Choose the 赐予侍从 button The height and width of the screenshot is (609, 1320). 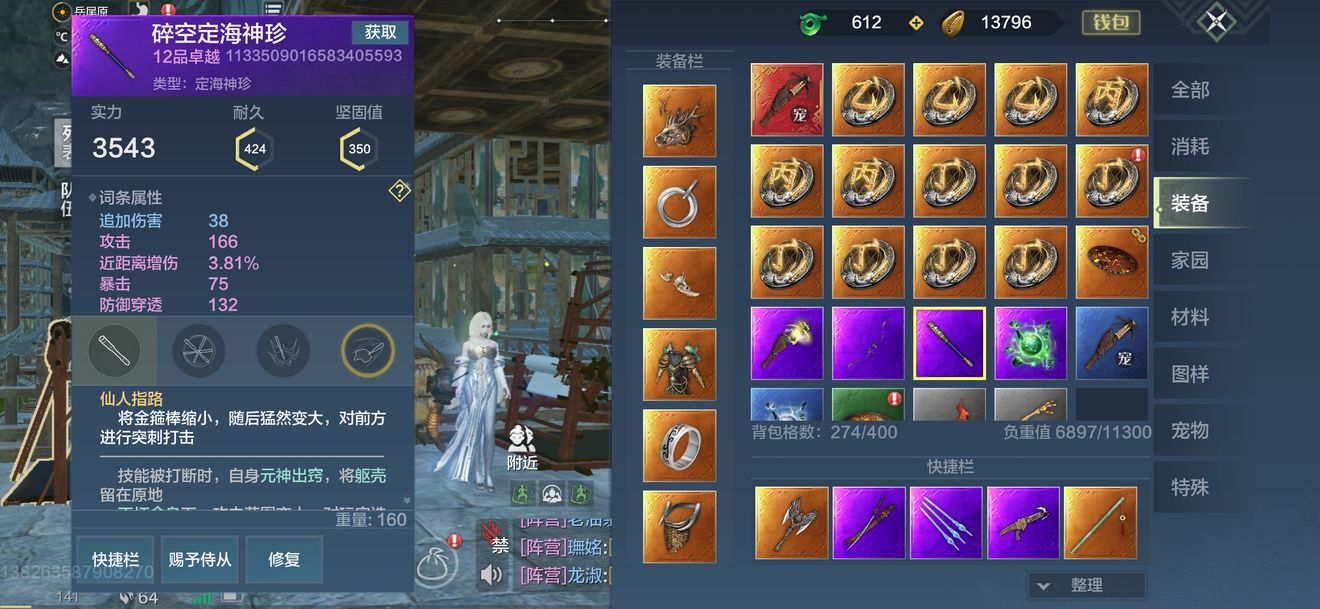pos(200,560)
